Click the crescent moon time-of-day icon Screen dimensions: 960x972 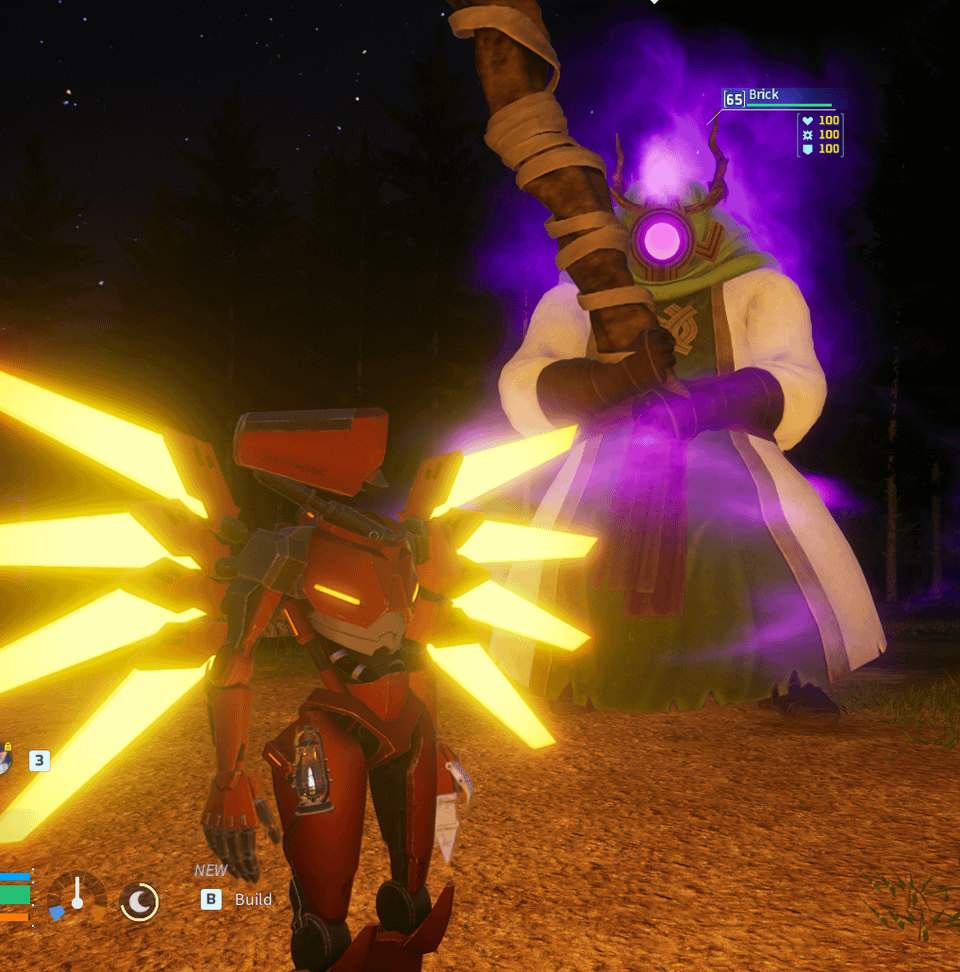click(x=139, y=902)
